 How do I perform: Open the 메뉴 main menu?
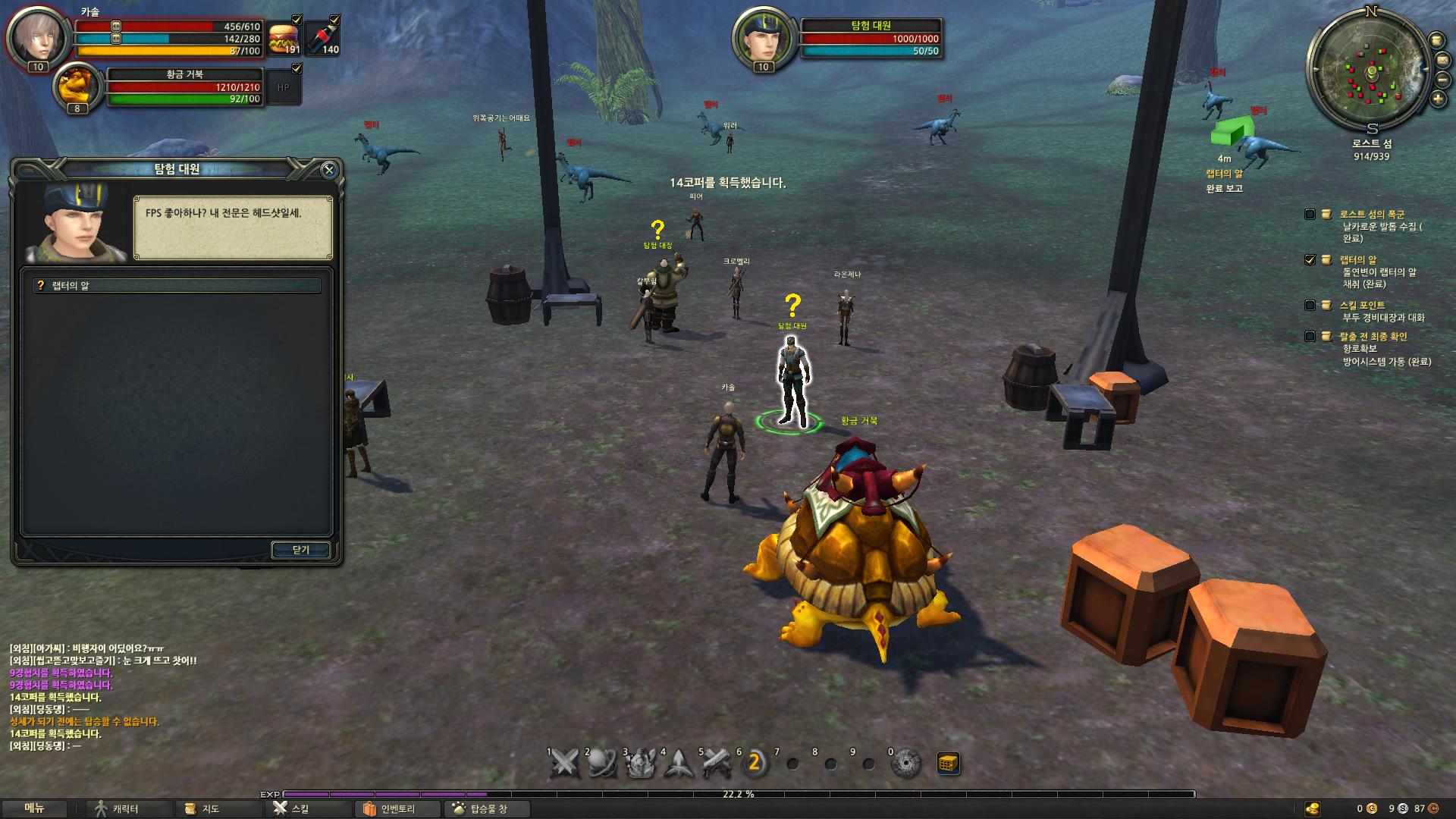point(34,808)
